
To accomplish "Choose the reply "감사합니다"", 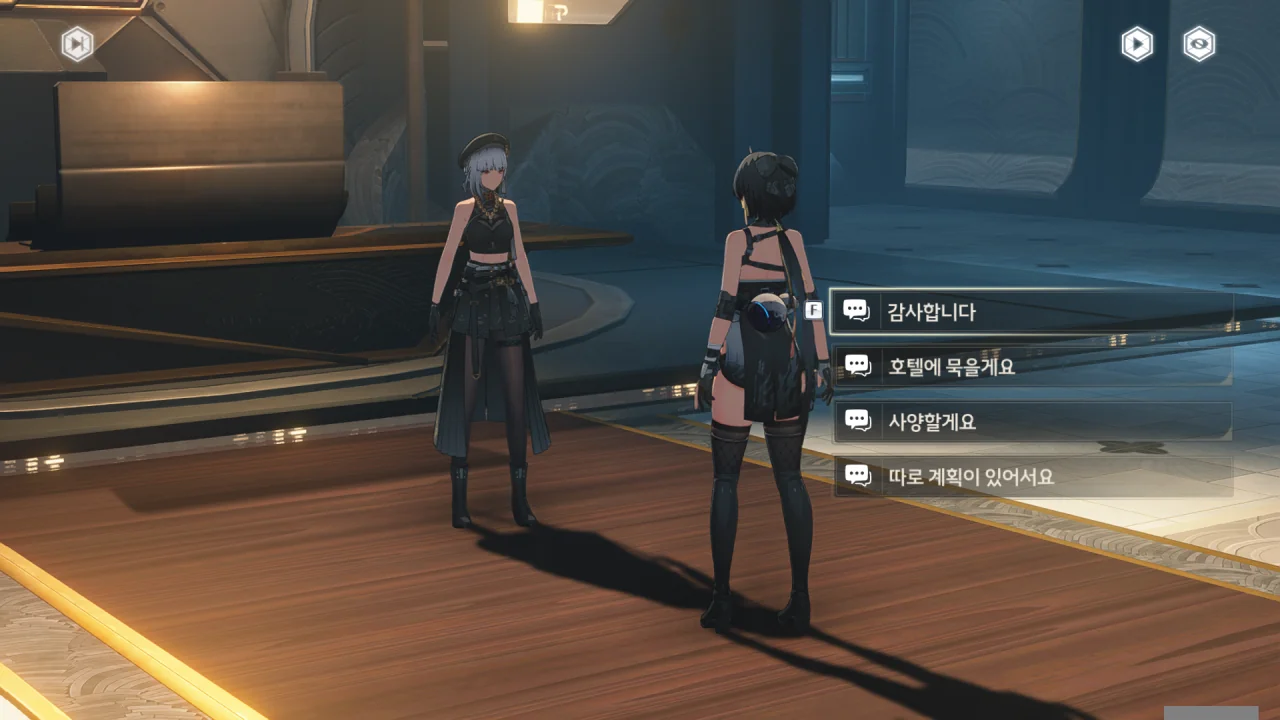I will pyautogui.click(x=1030, y=312).
